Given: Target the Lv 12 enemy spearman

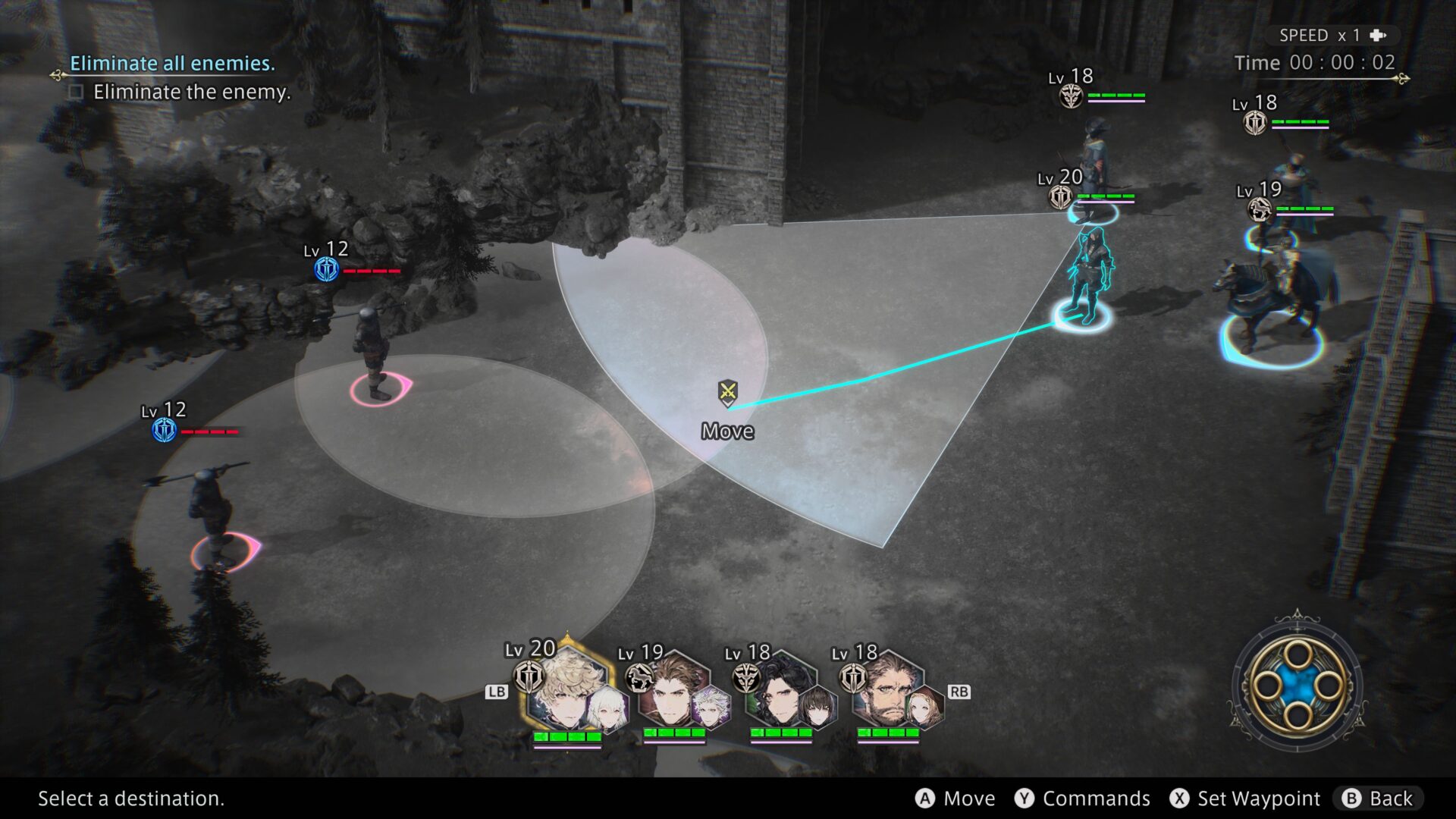Looking at the screenshot, I should click(x=212, y=508).
